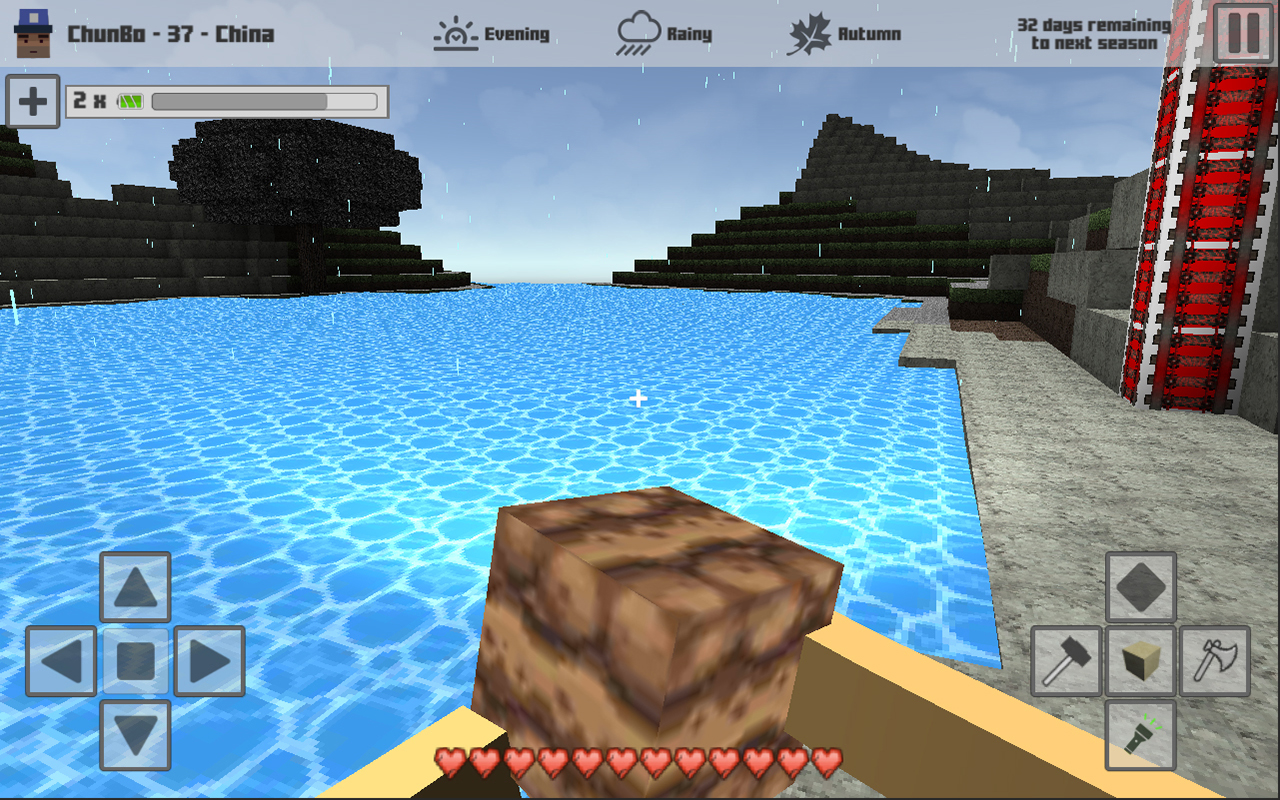Tap the melon item in the hotbar
The height and width of the screenshot is (800, 1280).
pyautogui.click(x=131, y=99)
